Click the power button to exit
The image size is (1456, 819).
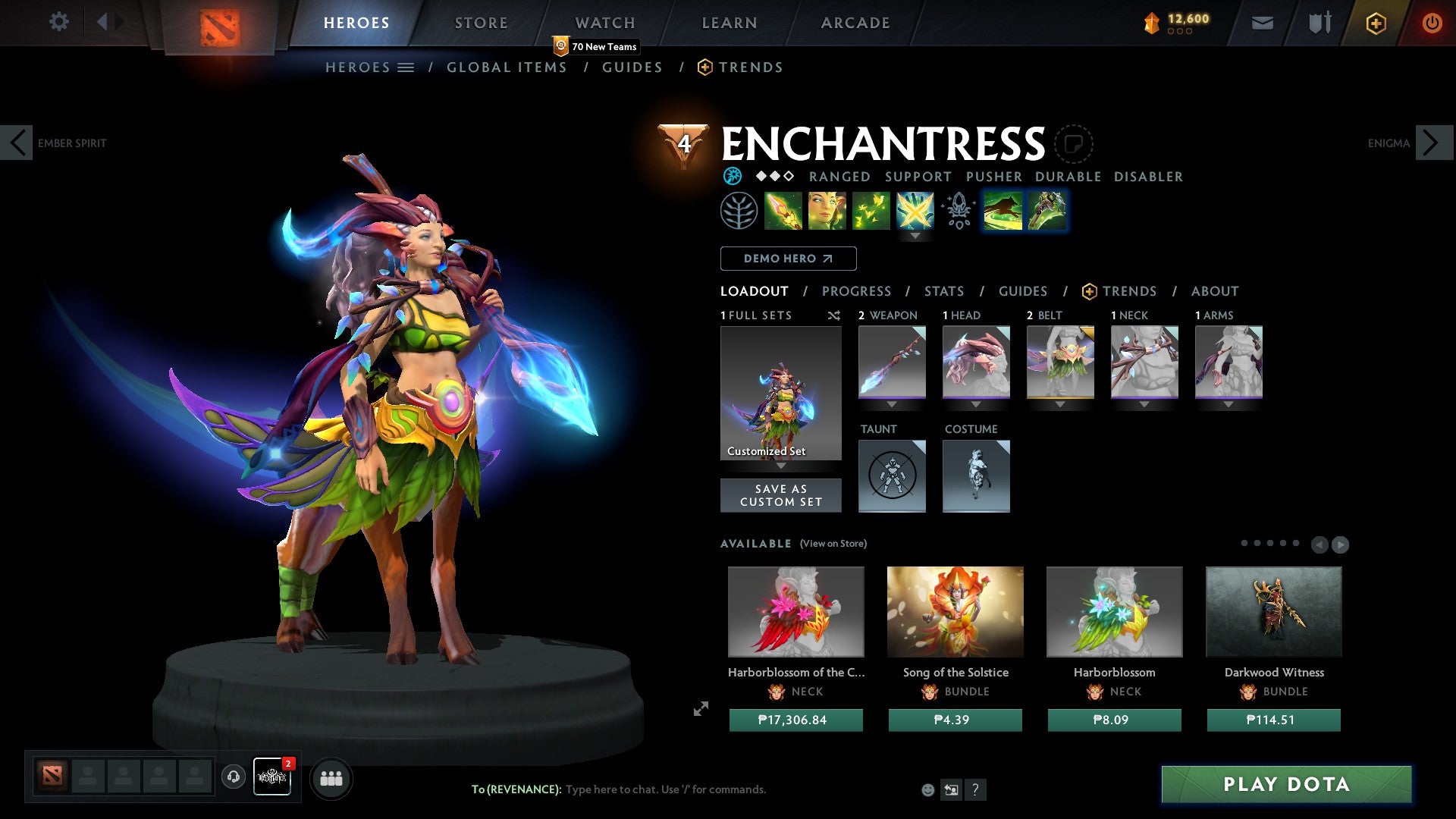tap(1432, 23)
